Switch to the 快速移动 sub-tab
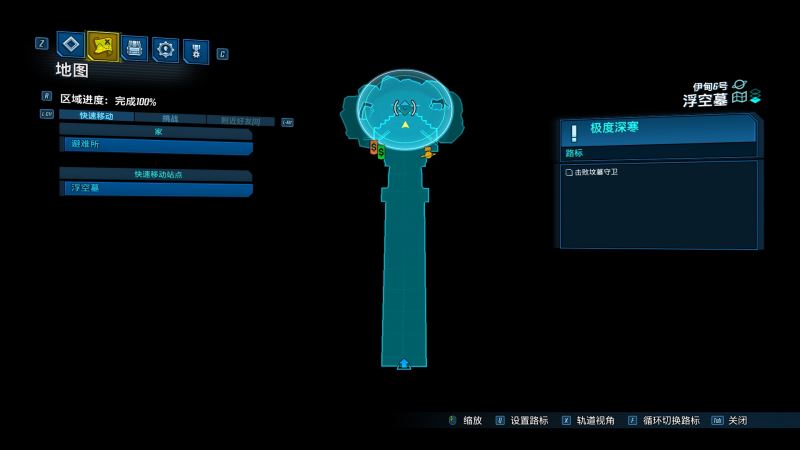The width and height of the screenshot is (800, 450). click(96, 116)
